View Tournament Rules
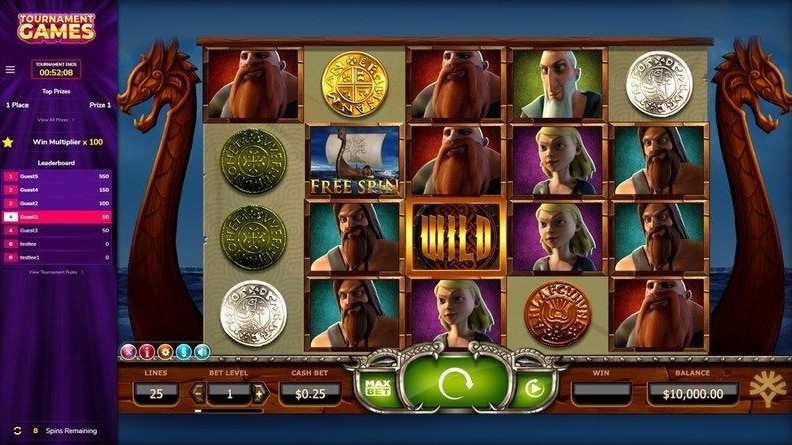This screenshot has width=792, height=445. click(x=57, y=271)
